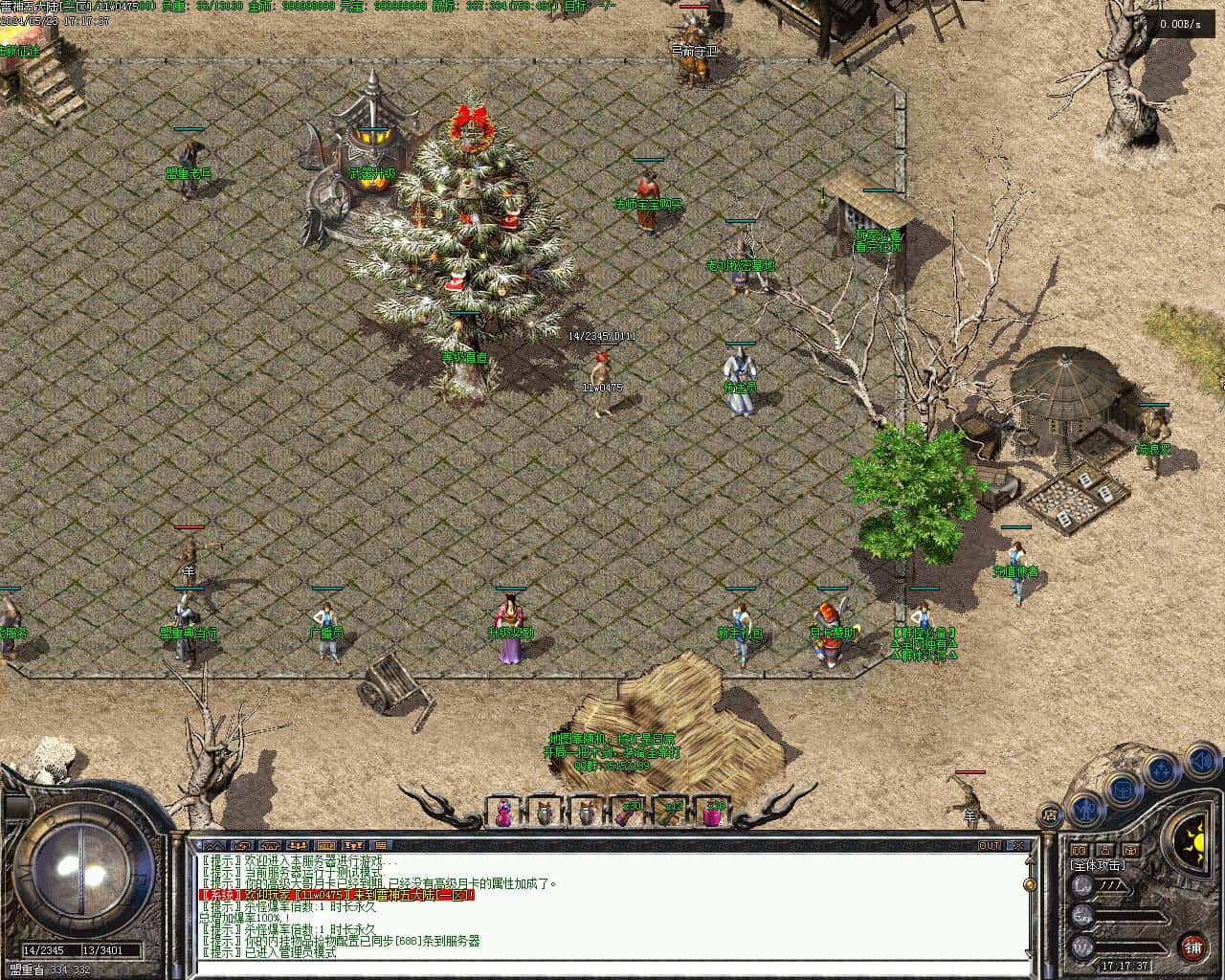Open the shop via the 店 button
The image size is (1225, 980).
pos(1050,815)
